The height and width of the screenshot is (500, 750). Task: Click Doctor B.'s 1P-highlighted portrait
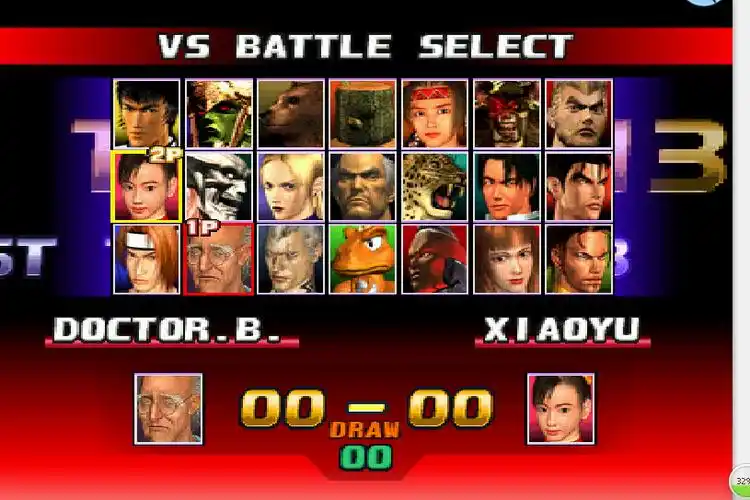(219, 259)
